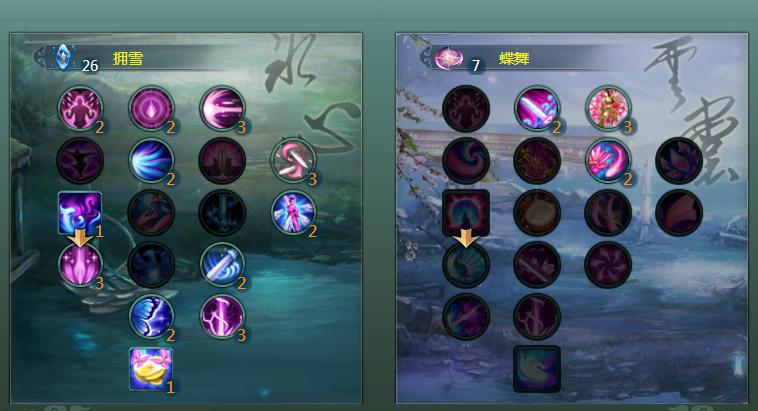Screen dimensions: 758x411
Task: Click the blue claw slash skill
Action: 151,160
